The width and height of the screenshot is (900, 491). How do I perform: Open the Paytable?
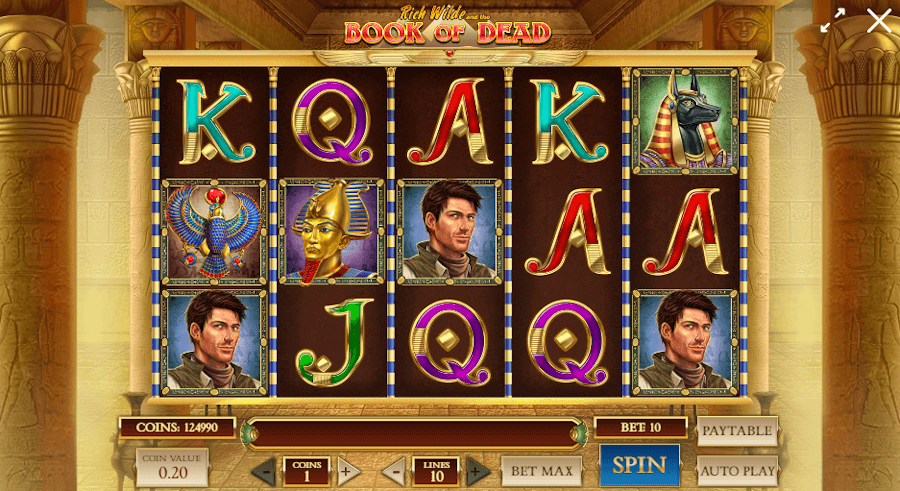point(737,431)
